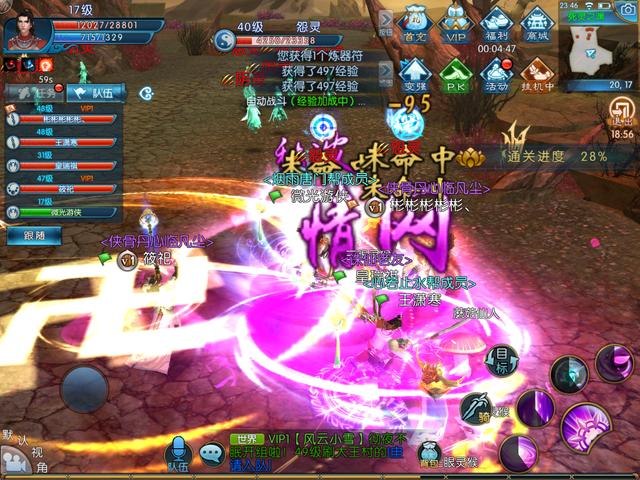Open the 福利 welfare rewards icon
This screenshot has height=480, width=640.
coord(496,24)
